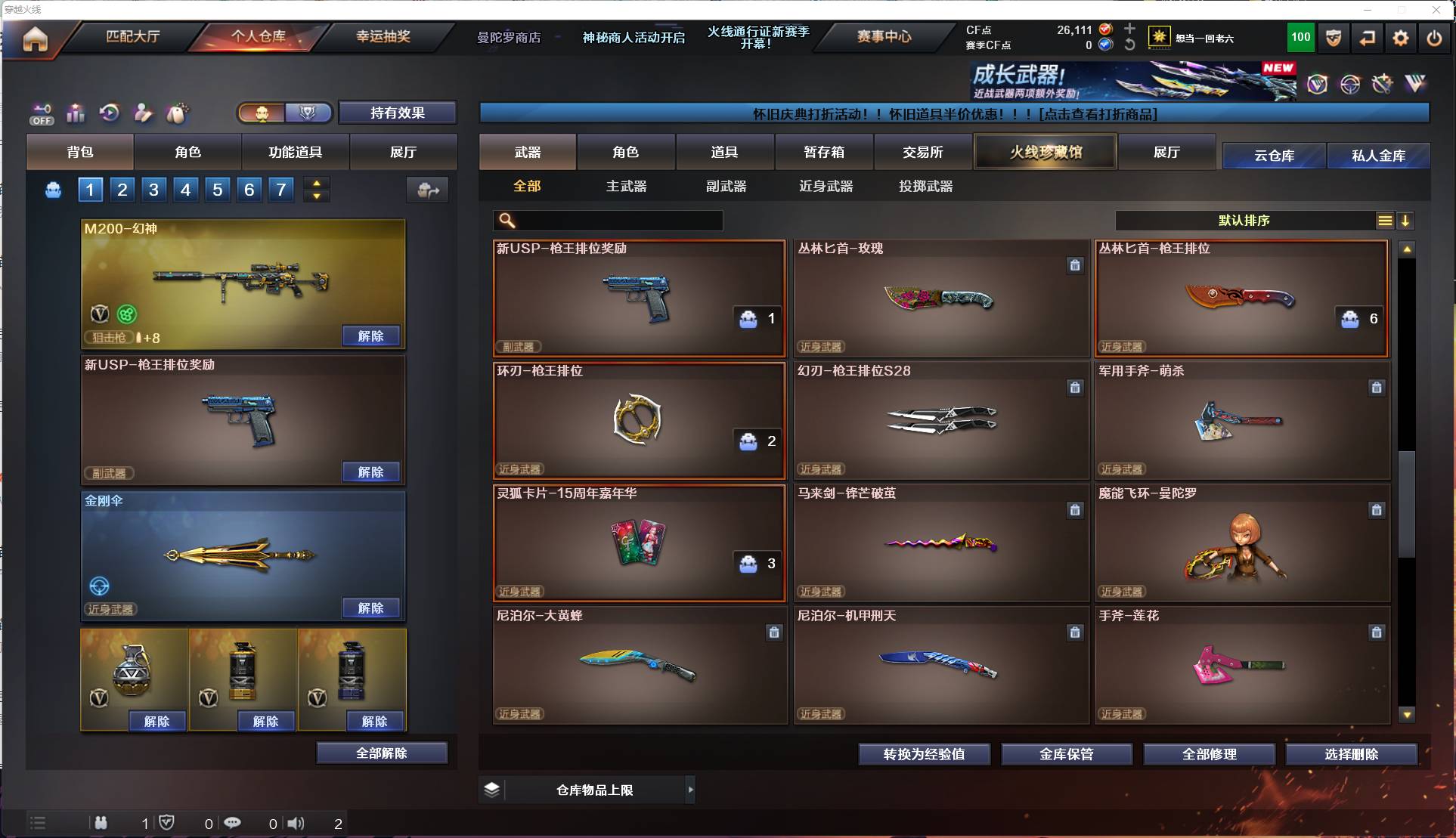This screenshot has width=1456, height=838.
Task: Click the shield security icon next to 100
Action: click(x=1333, y=37)
